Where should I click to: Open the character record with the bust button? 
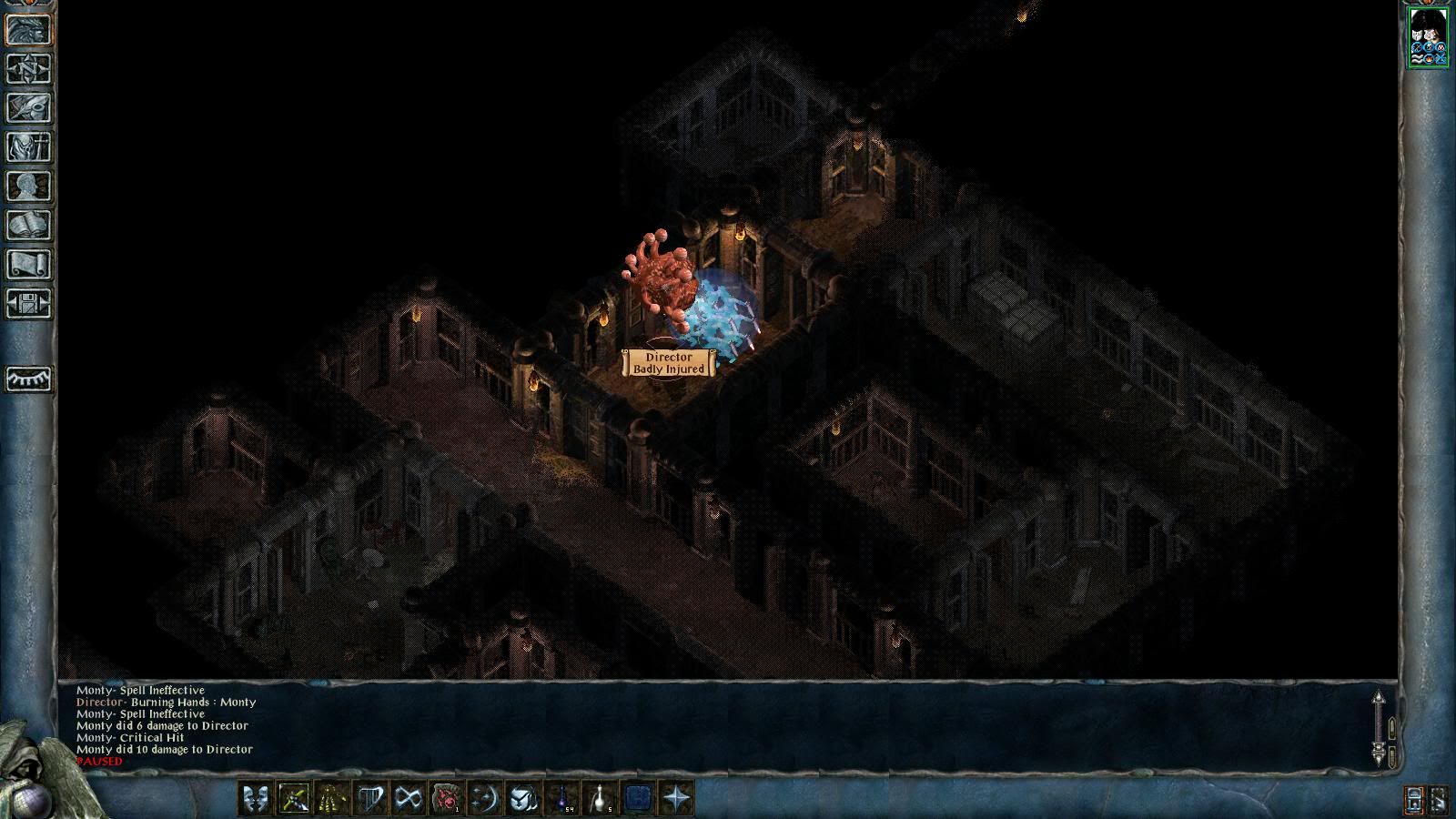[28, 186]
